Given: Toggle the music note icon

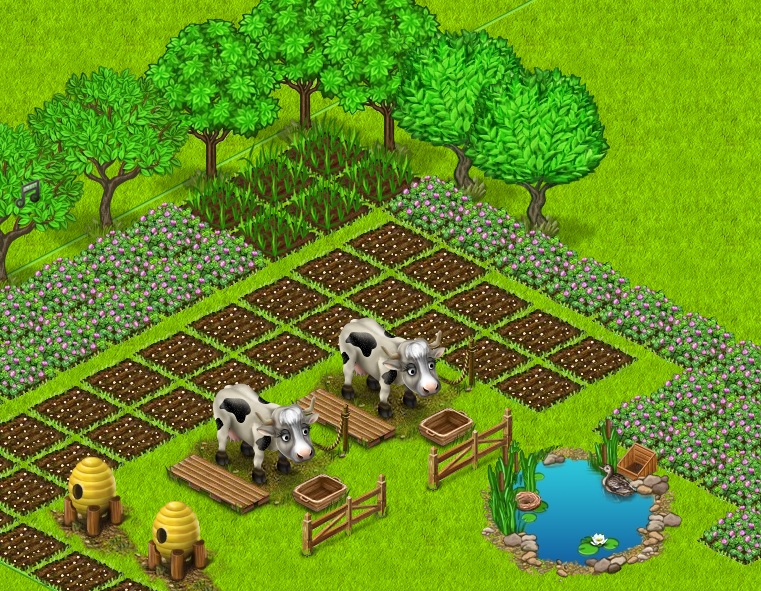Looking at the screenshot, I should pyautogui.click(x=26, y=192).
